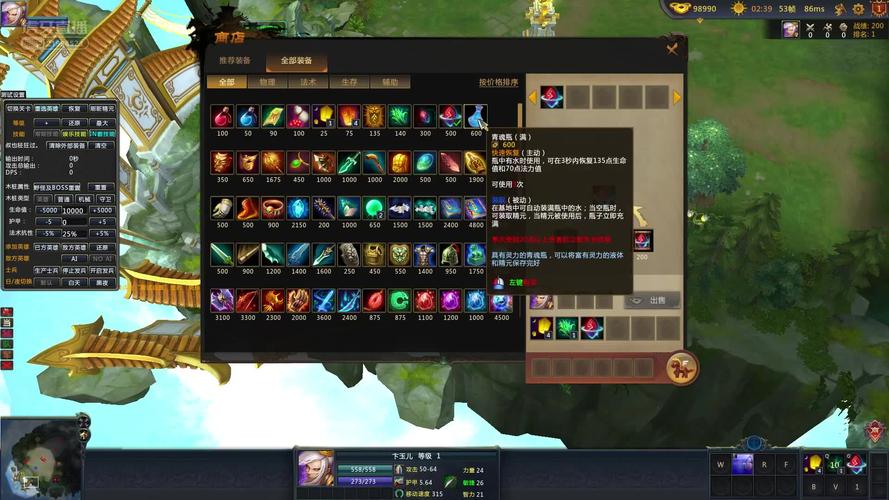Open the 全部装备 tab
The height and width of the screenshot is (500, 889).
click(x=295, y=60)
